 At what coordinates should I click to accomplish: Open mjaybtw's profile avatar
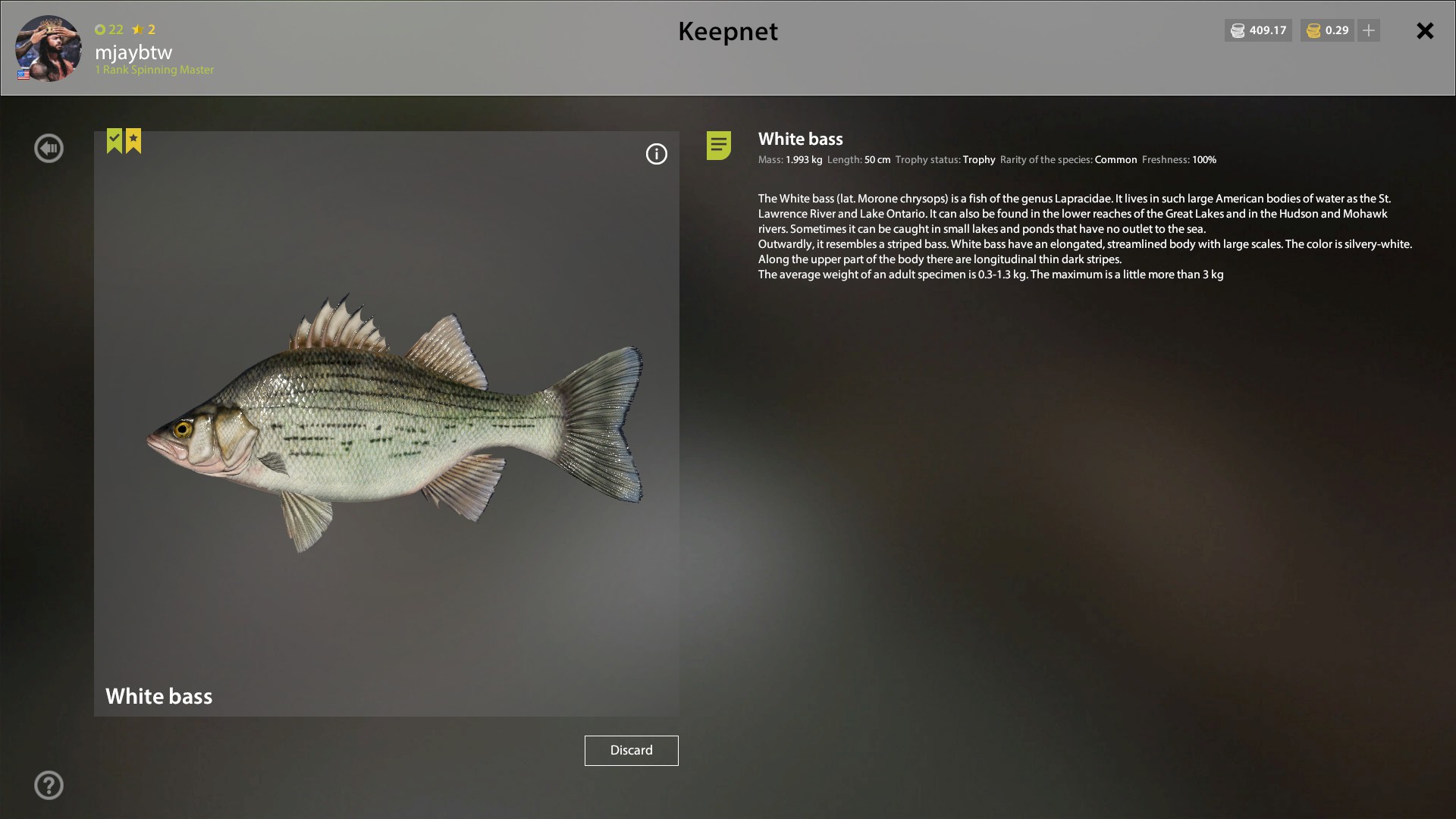pos(49,48)
